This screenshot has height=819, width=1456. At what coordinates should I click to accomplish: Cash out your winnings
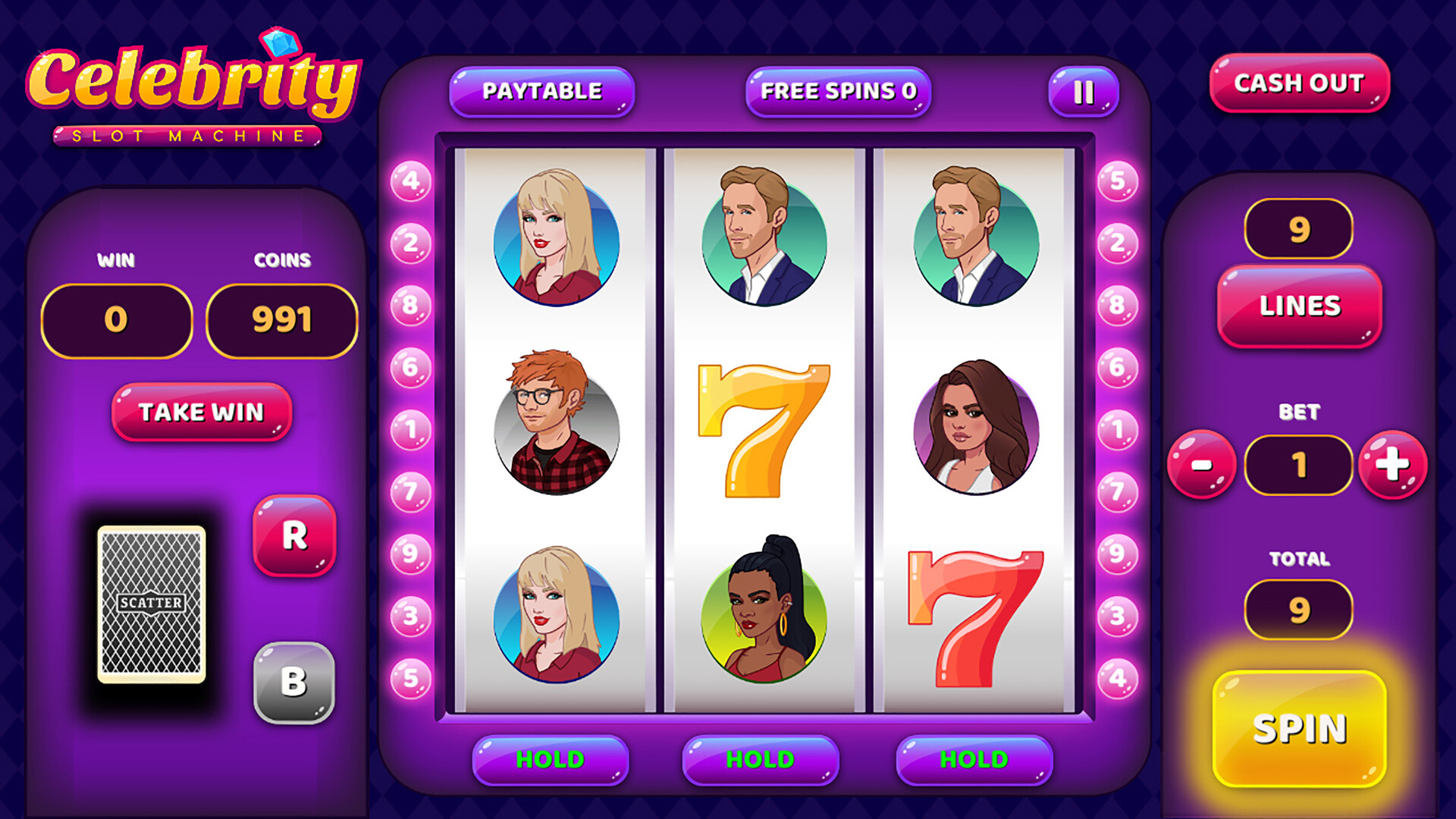(1298, 85)
